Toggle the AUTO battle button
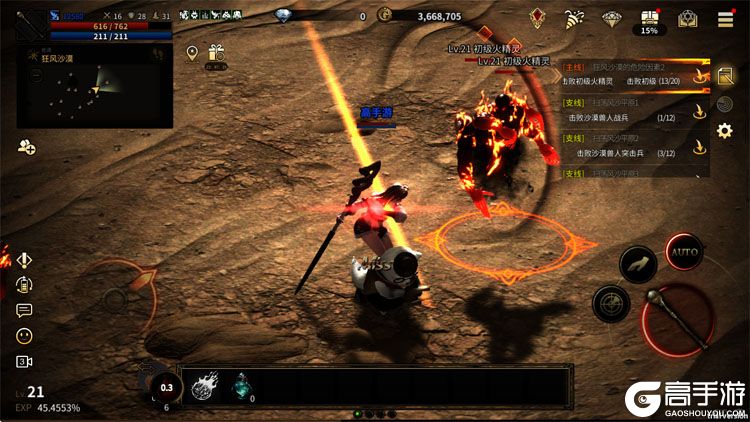 (684, 253)
